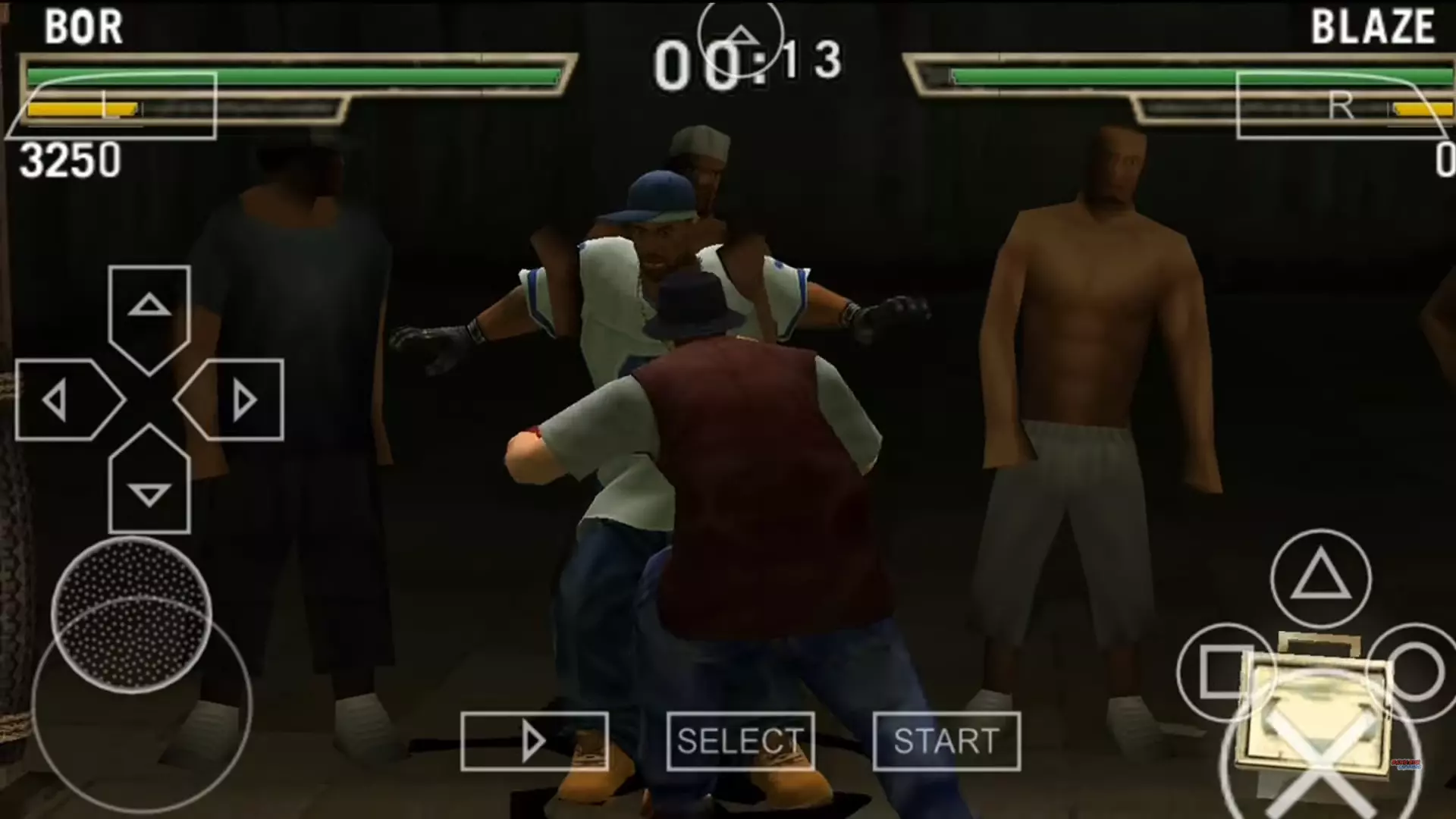Image resolution: width=1456 pixels, height=819 pixels.
Task: Open the emulator menu arrow at top
Action: click(x=740, y=36)
